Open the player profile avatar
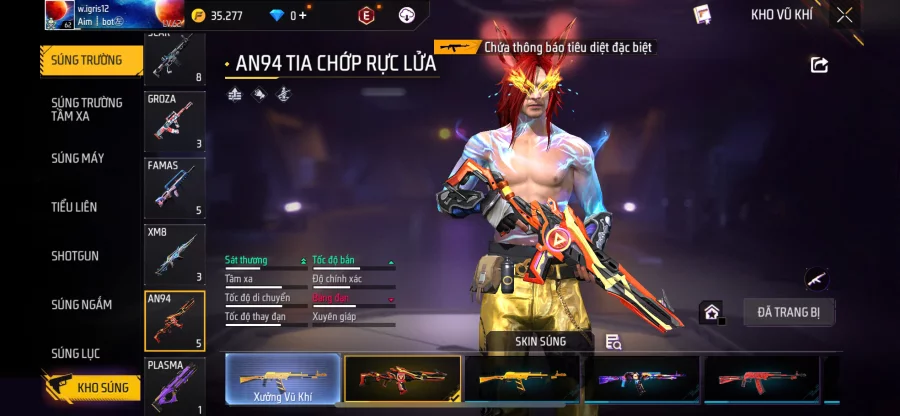Image resolution: width=900 pixels, height=416 pixels. [59, 15]
